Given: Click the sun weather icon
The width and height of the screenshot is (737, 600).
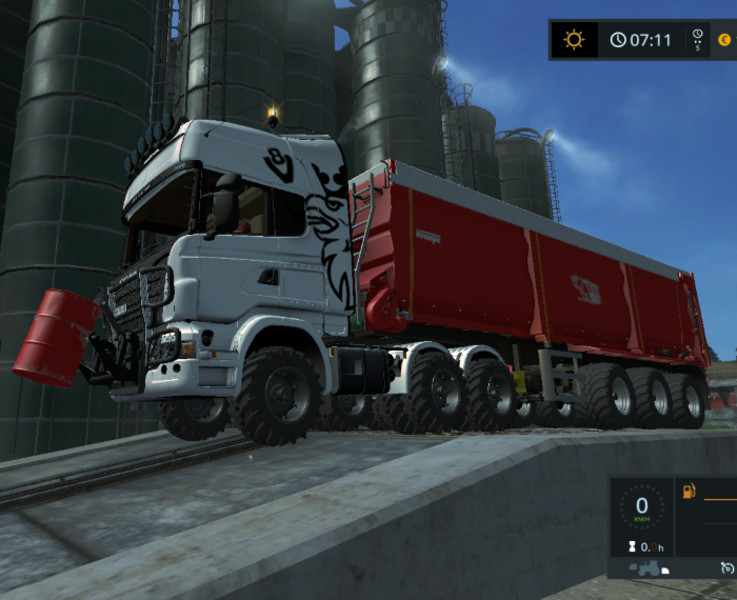Looking at the screenshot, I should [x=574, y=40].
